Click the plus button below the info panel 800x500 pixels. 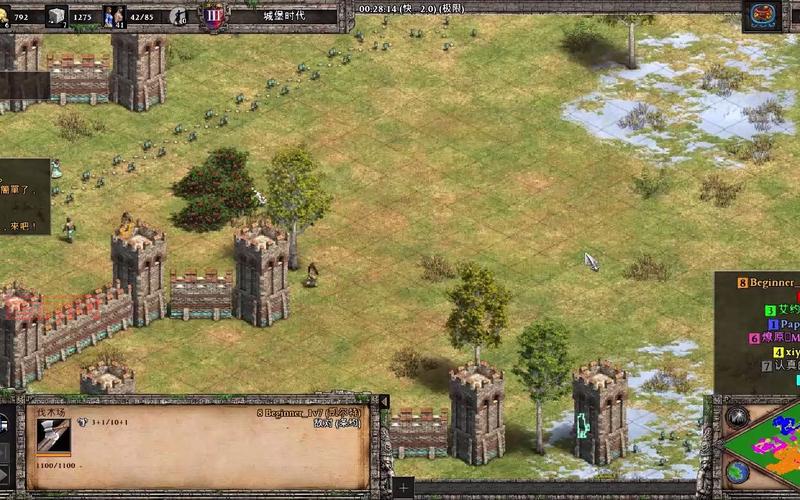(402, 488)
